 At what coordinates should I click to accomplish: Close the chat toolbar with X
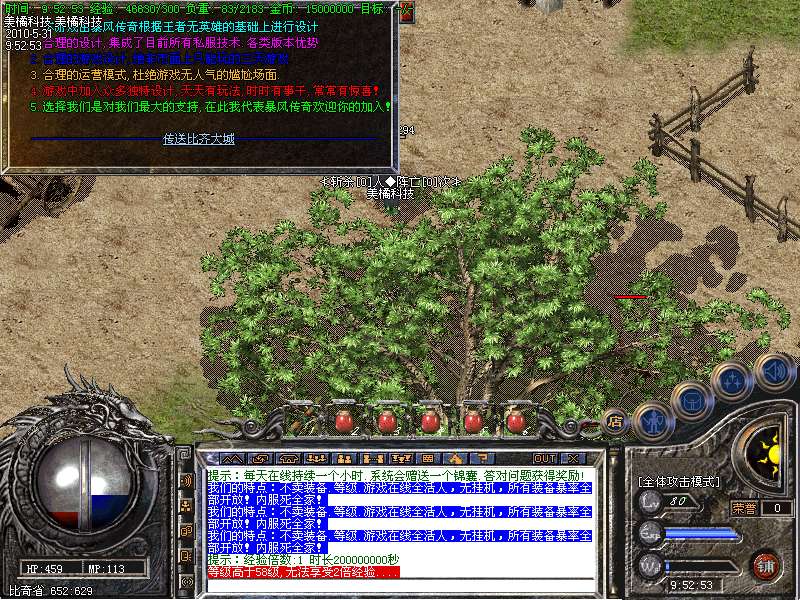(572, 458)
